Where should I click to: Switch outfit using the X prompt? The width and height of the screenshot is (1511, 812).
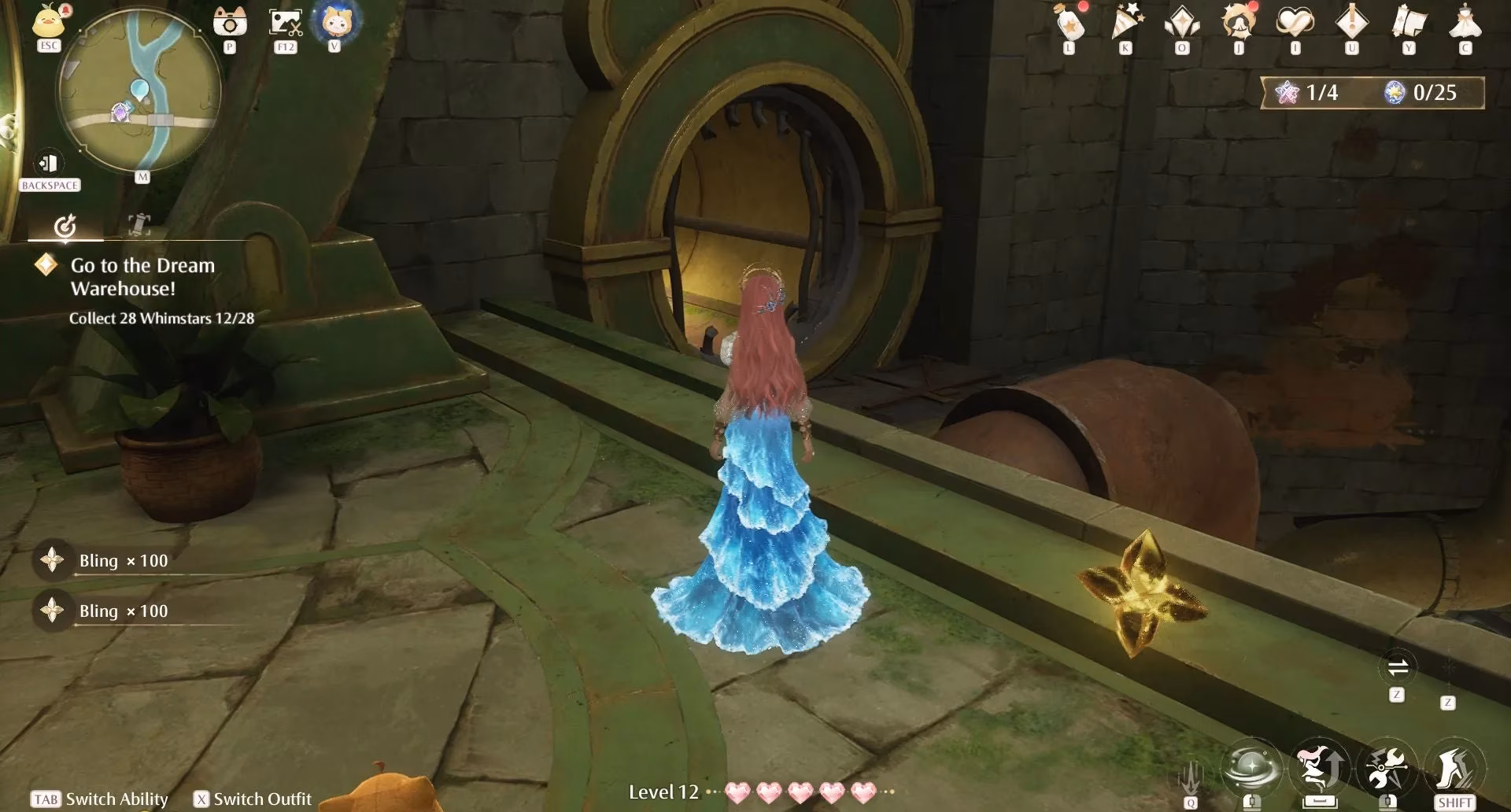(252, 799)
